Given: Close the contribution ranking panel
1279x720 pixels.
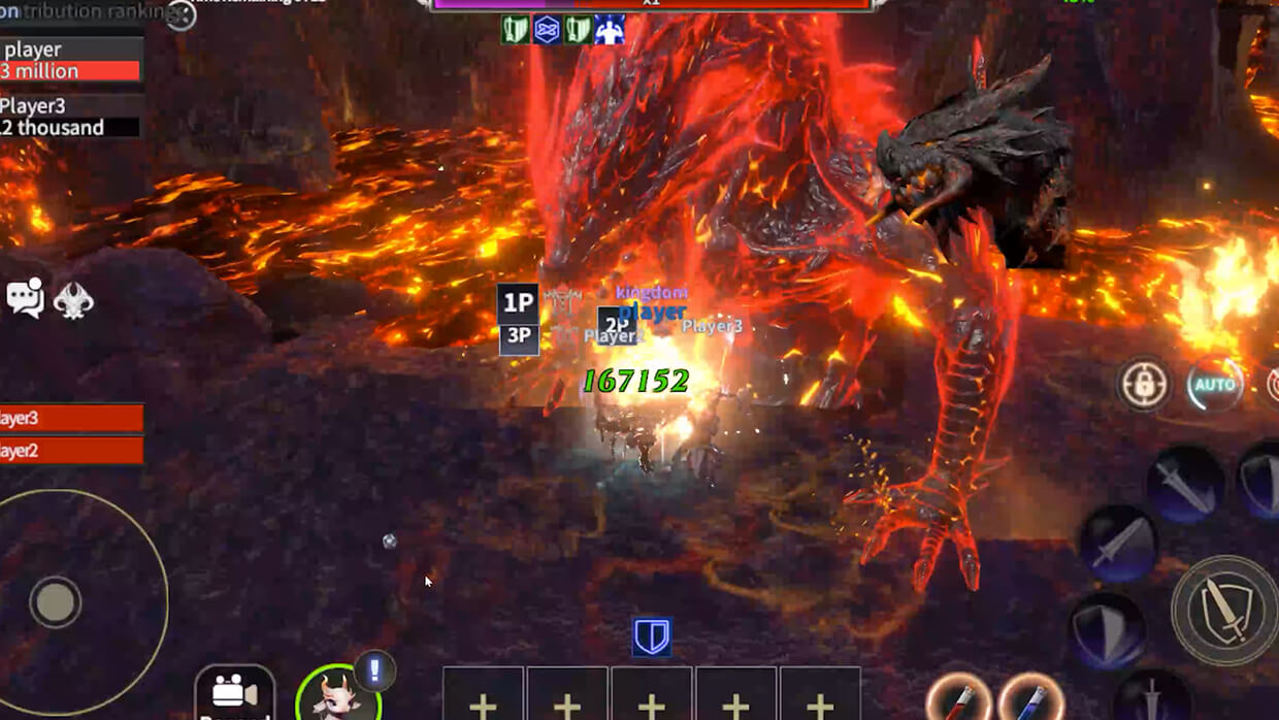Looking at the screenshot, I should tap(180, 14).
